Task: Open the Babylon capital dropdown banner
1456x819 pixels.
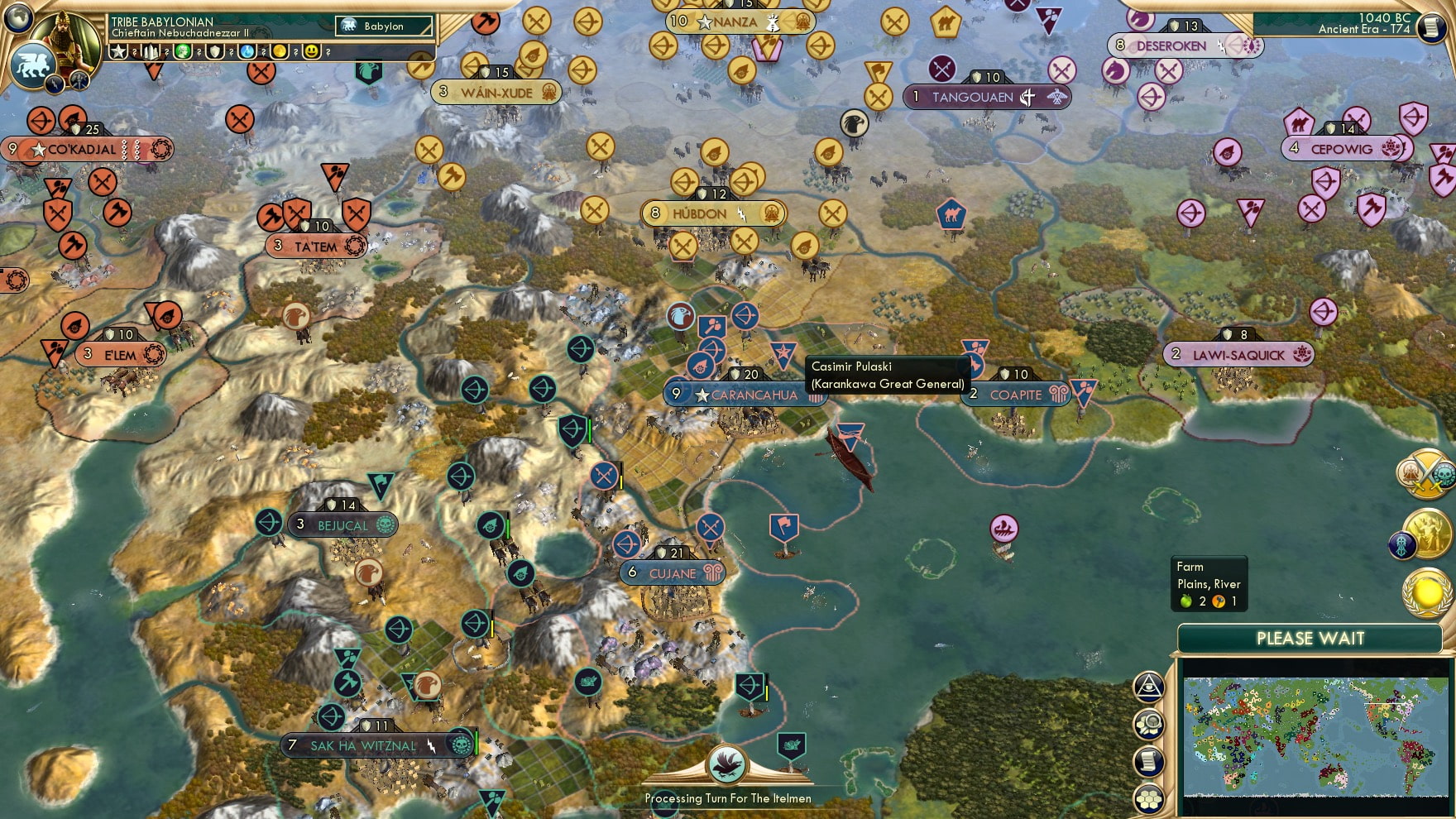Action: [x=382, y=26]
